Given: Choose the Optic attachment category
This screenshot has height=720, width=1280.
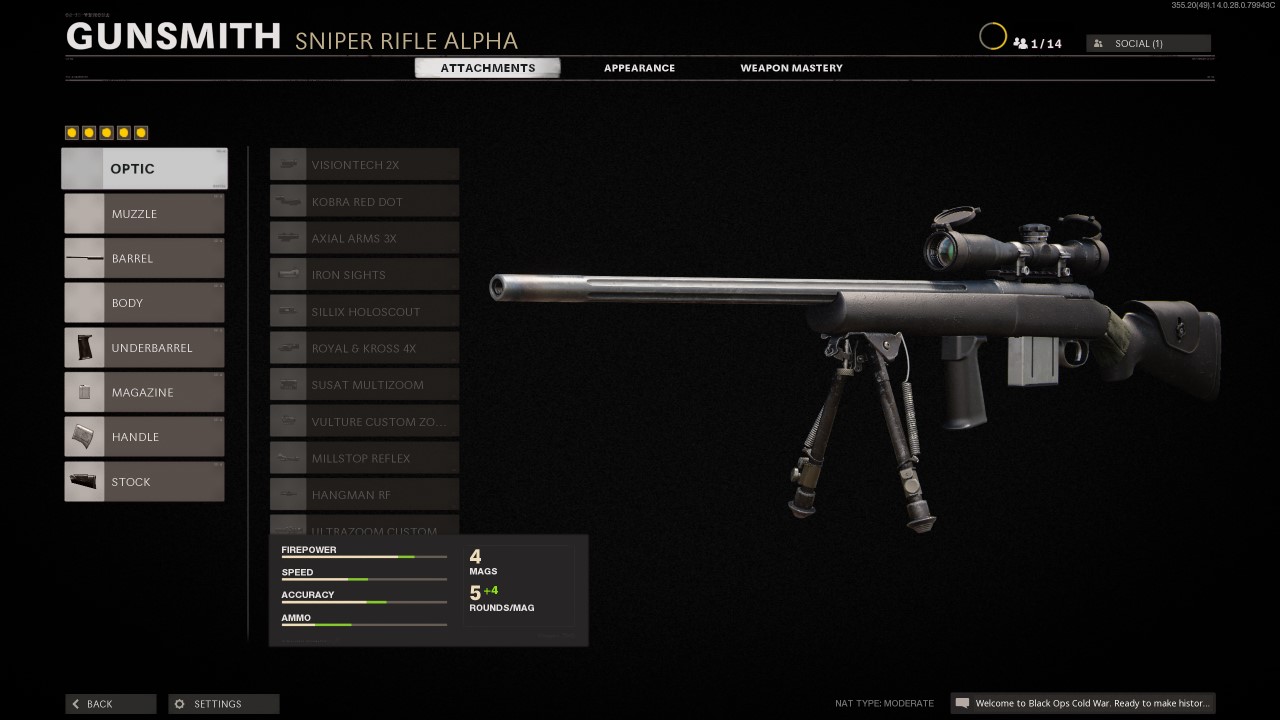Looking at the screenshot, I should tap(145, 169).
